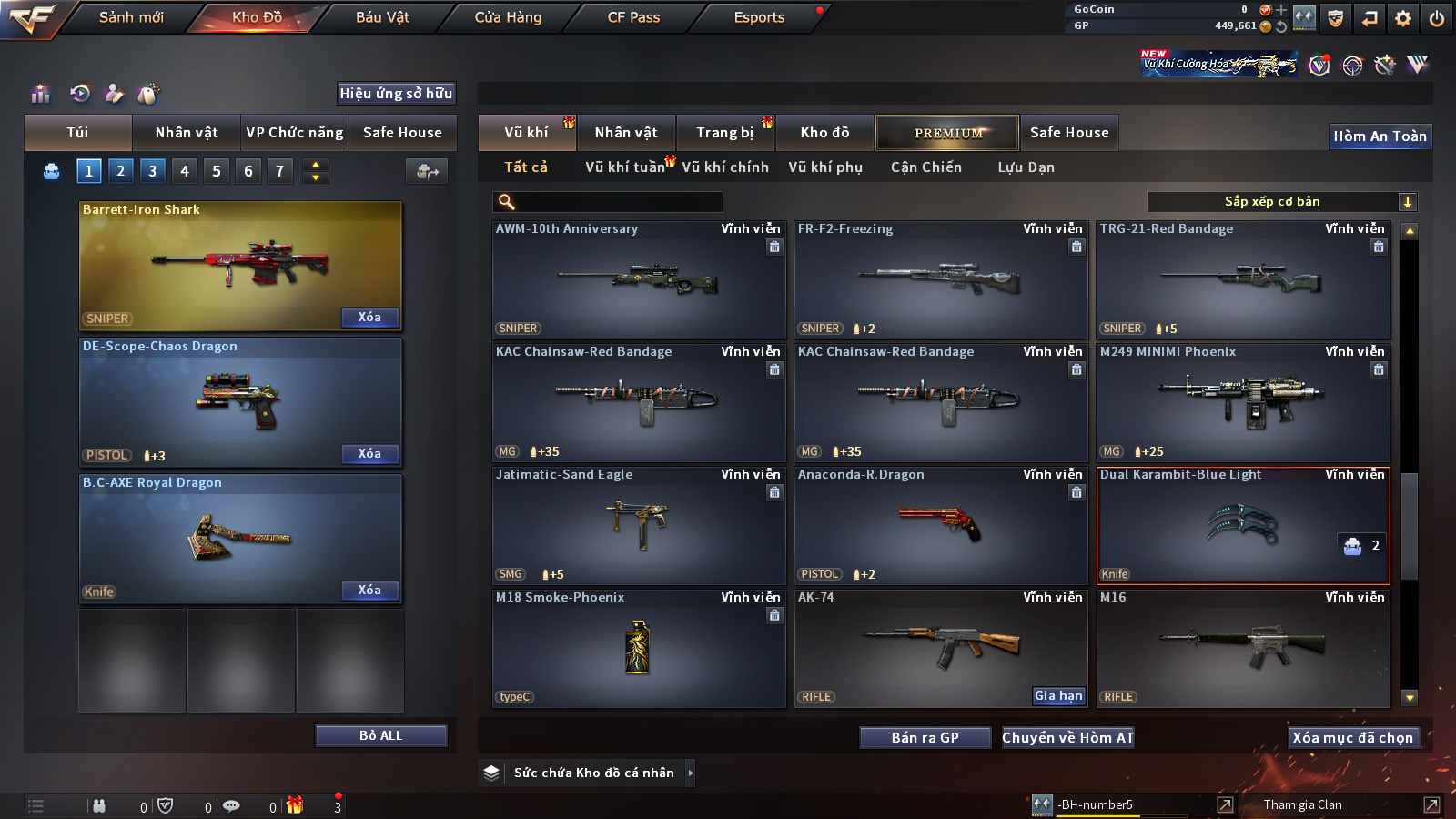Viewport: 1456px width, 819px height.
Task: Show the Cận Chiến melee weapons
Action: (925, 167)
